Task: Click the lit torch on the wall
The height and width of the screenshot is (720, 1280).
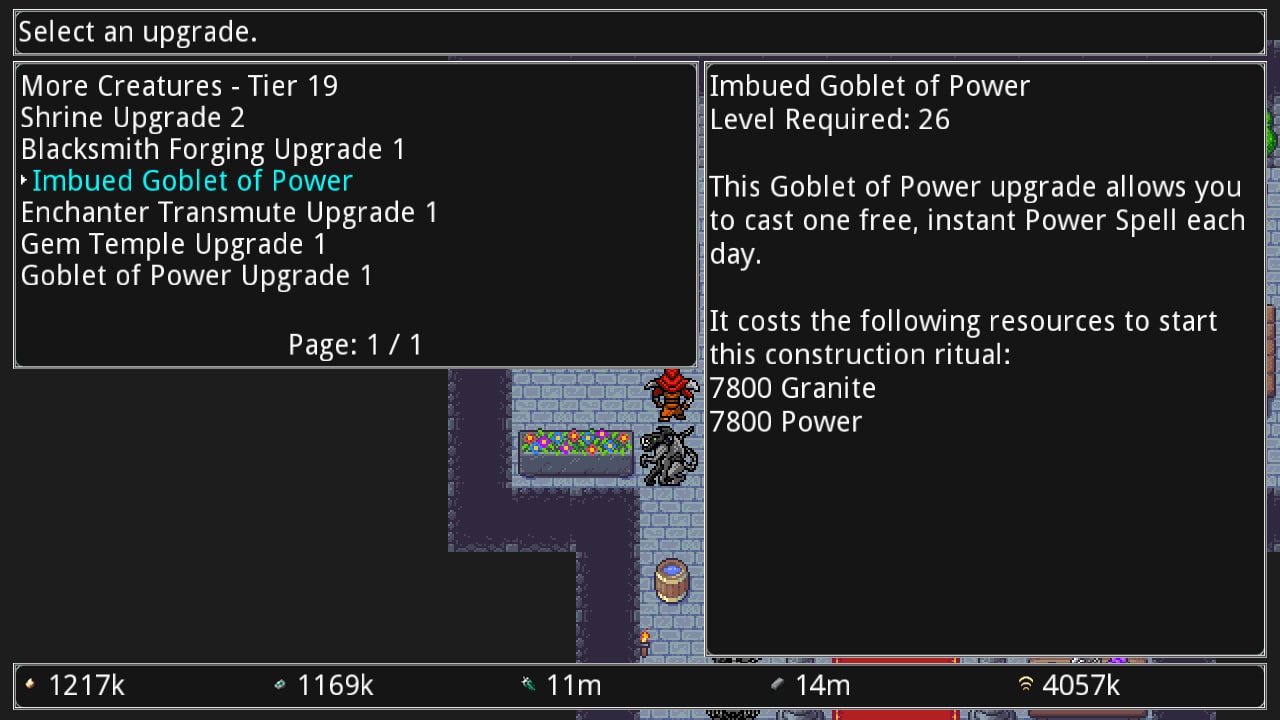Action: tap(645, 642)
